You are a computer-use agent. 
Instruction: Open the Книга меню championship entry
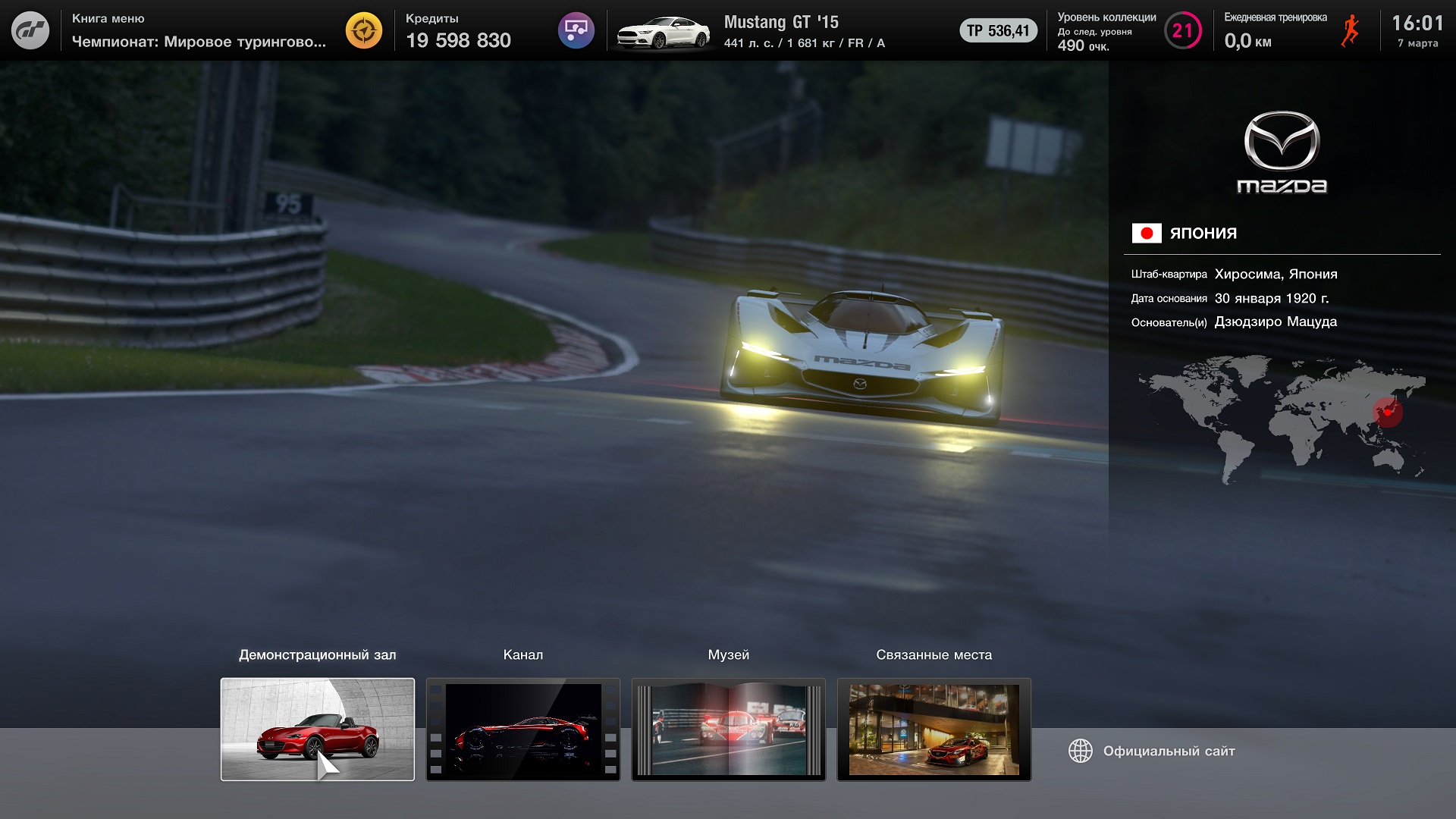click(199, 30)
